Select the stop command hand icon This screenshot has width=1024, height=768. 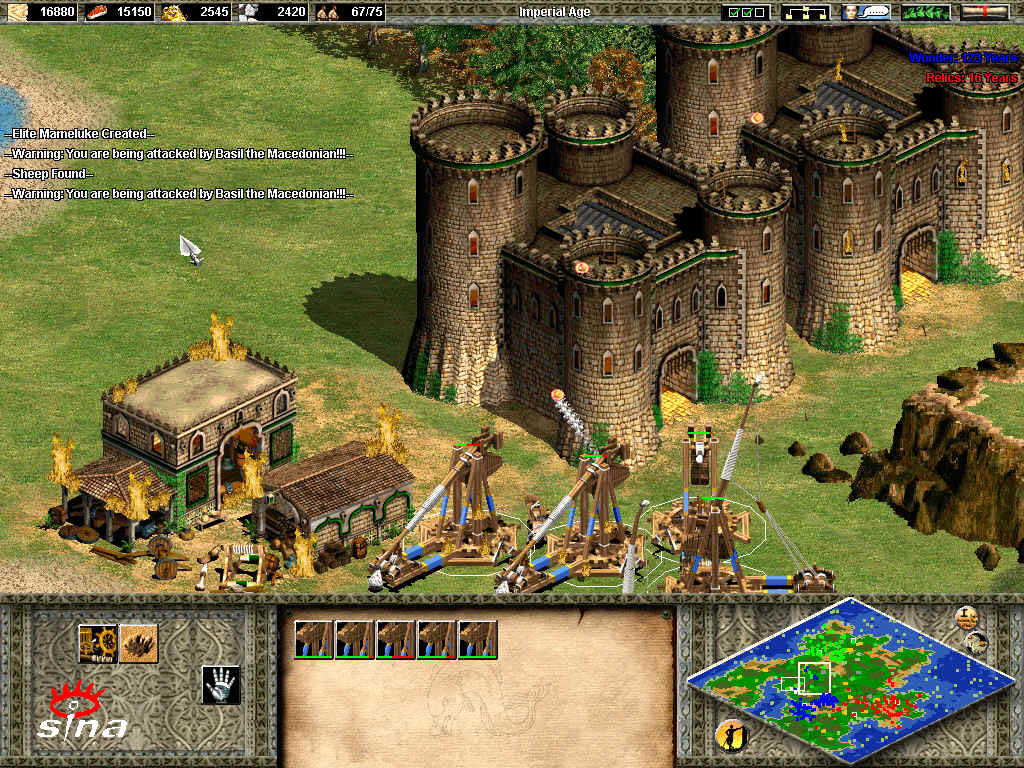tap(220, 684)
